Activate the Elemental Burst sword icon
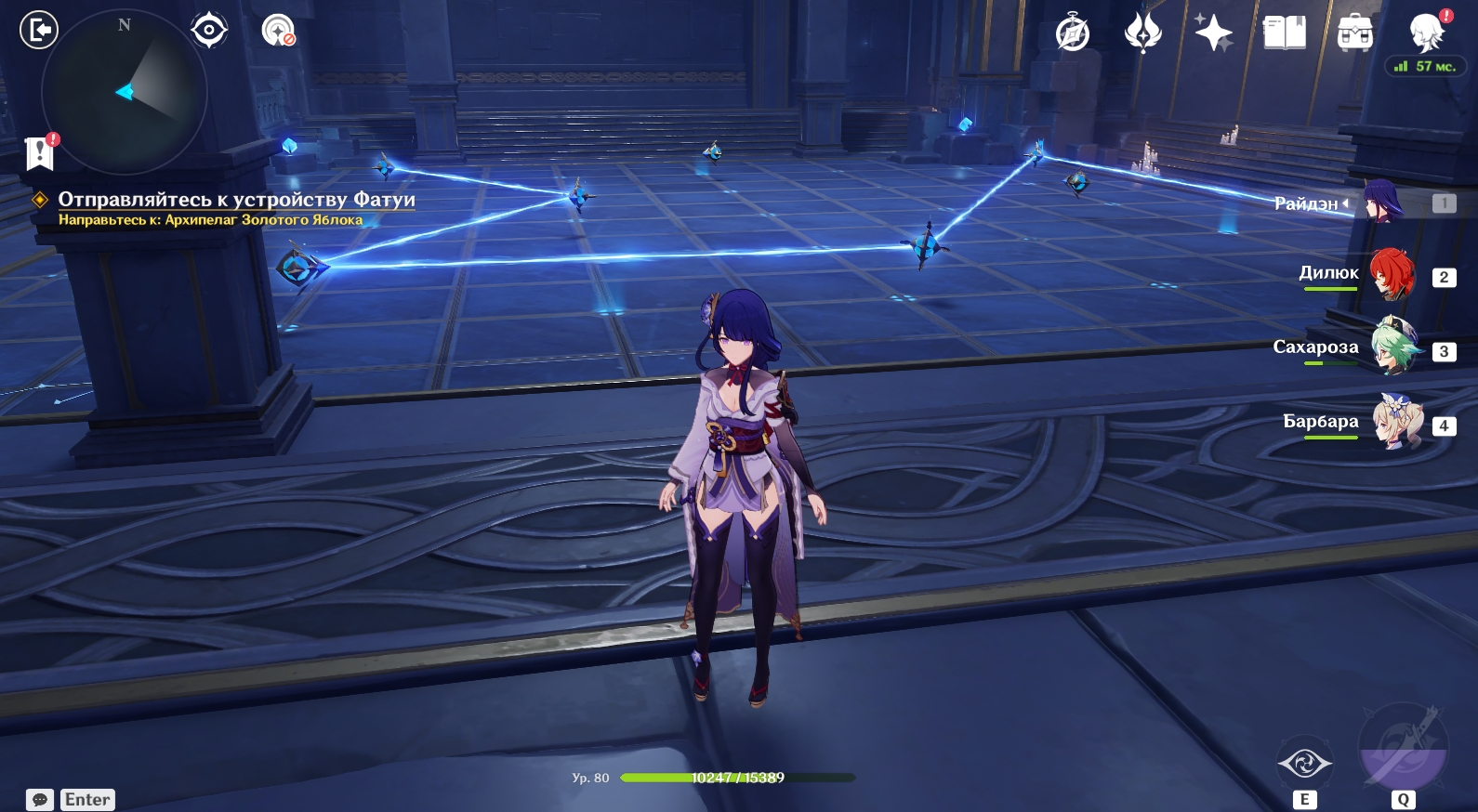Image resolution: width=1478 pixels, height=812 pixels. 1403,749
